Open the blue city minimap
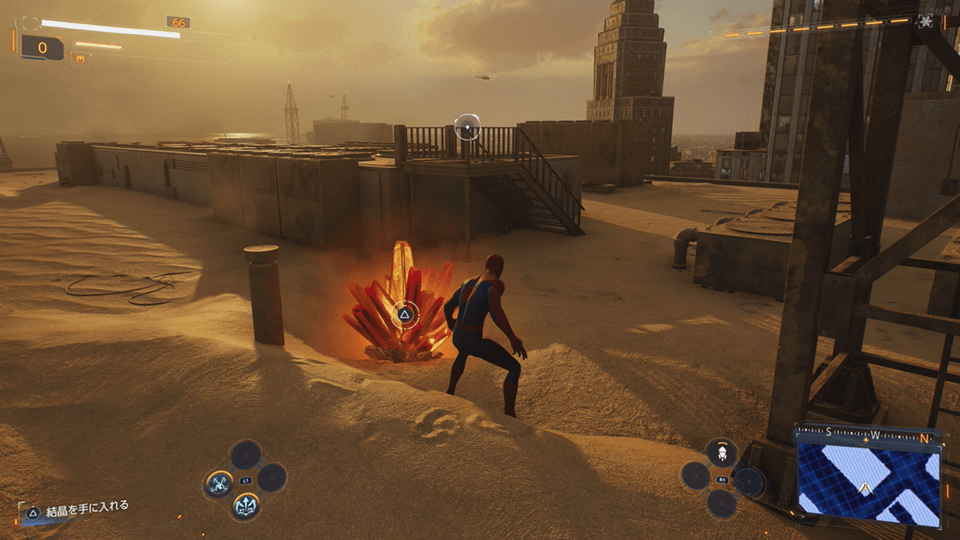960x540 pixels. [868, 485]
